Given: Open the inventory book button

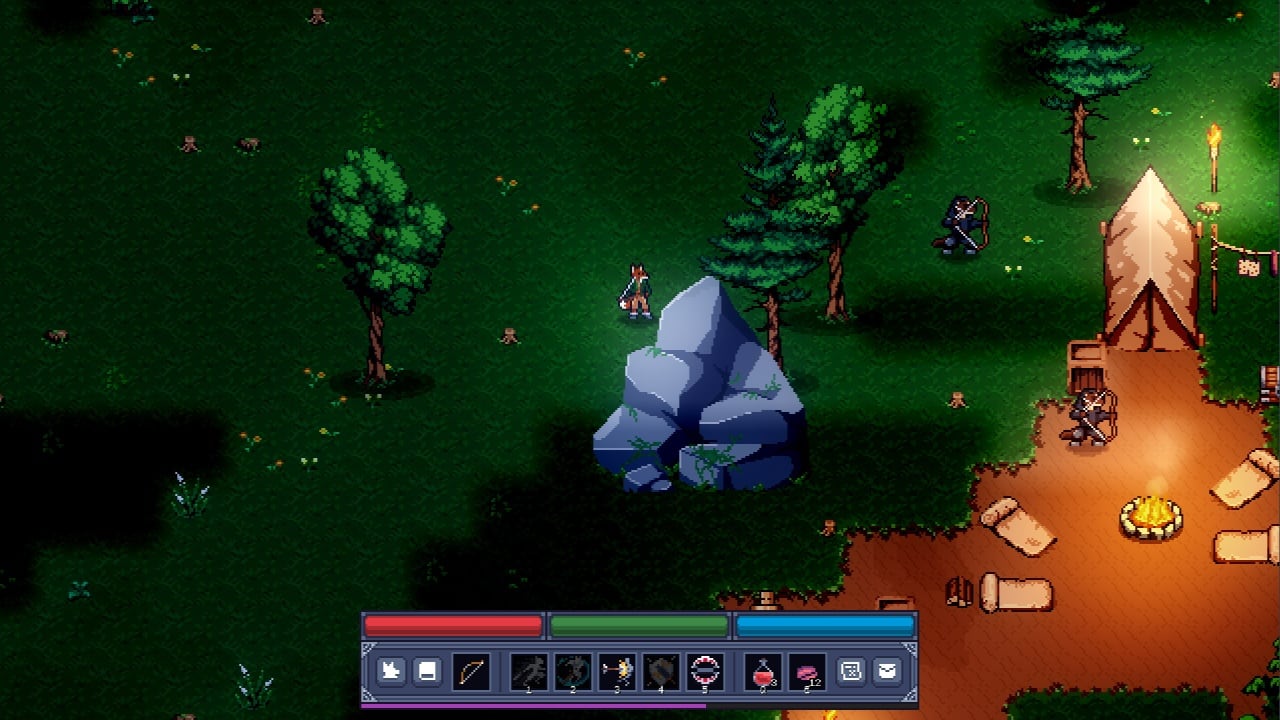Looking at the screenshot, I should 427,671.
